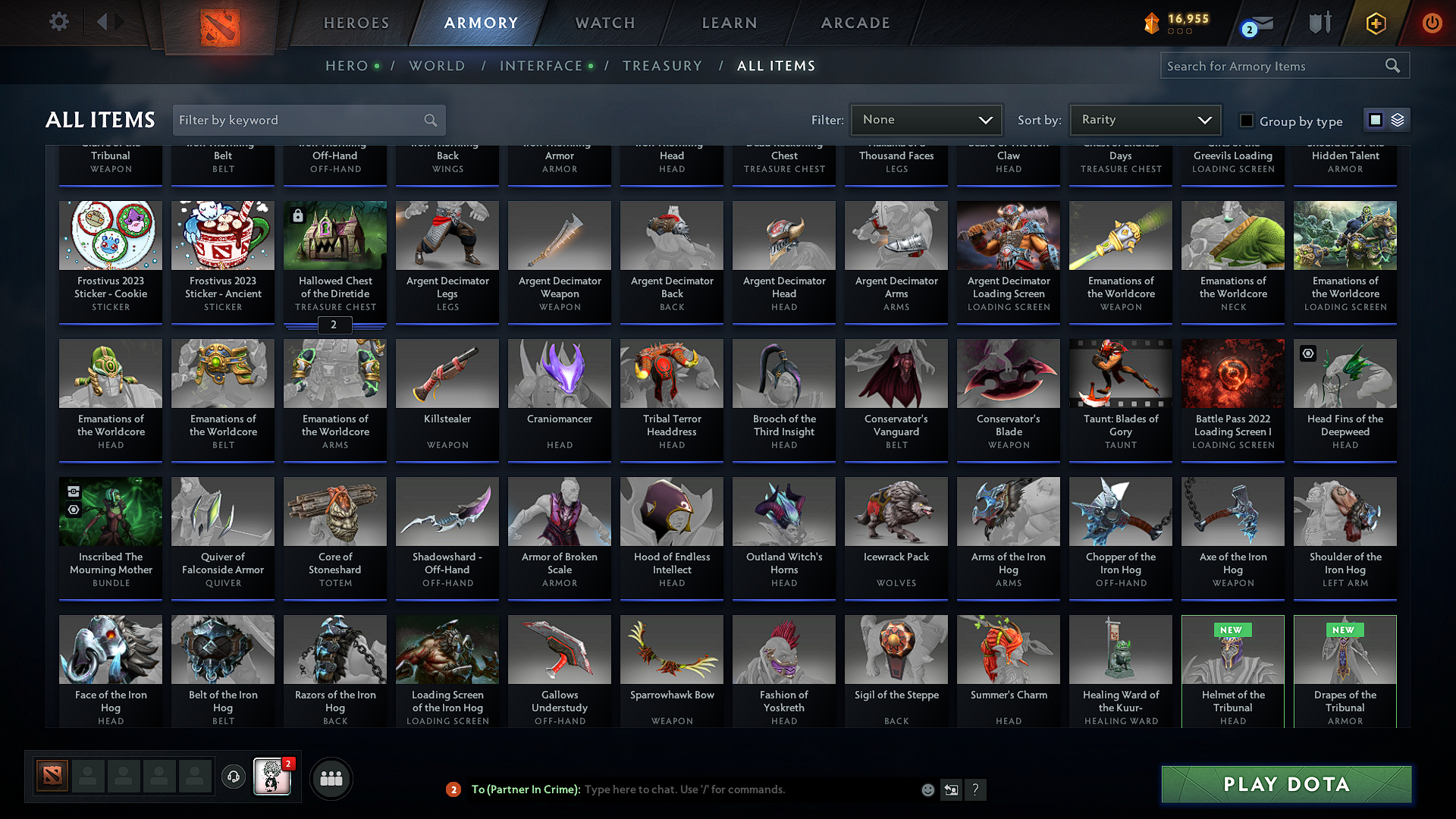Open the Filter dropdown set to None
Screen dimensions: 1456x819
(926, 120)
